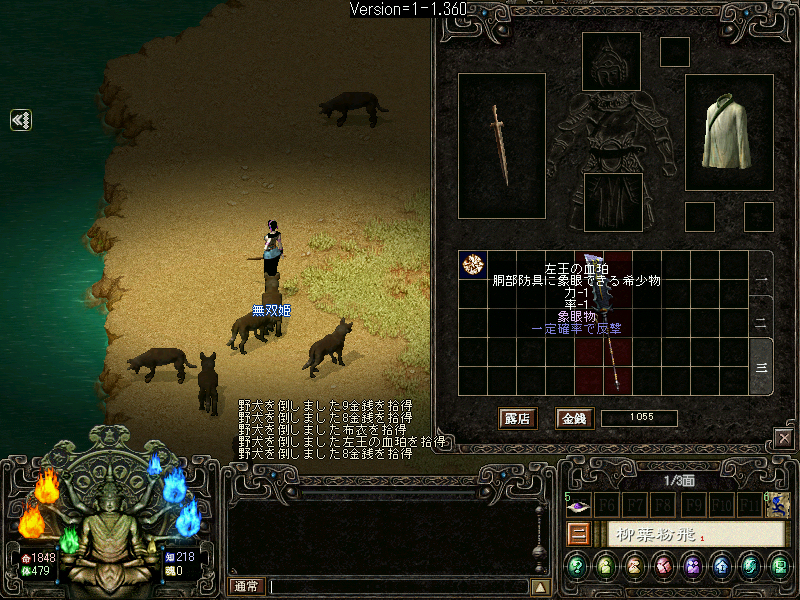The width and height of the screenshot is (800, 600).
Task: Click the chat log scroll-up triangle button
Action: click(x=540, y=587)
